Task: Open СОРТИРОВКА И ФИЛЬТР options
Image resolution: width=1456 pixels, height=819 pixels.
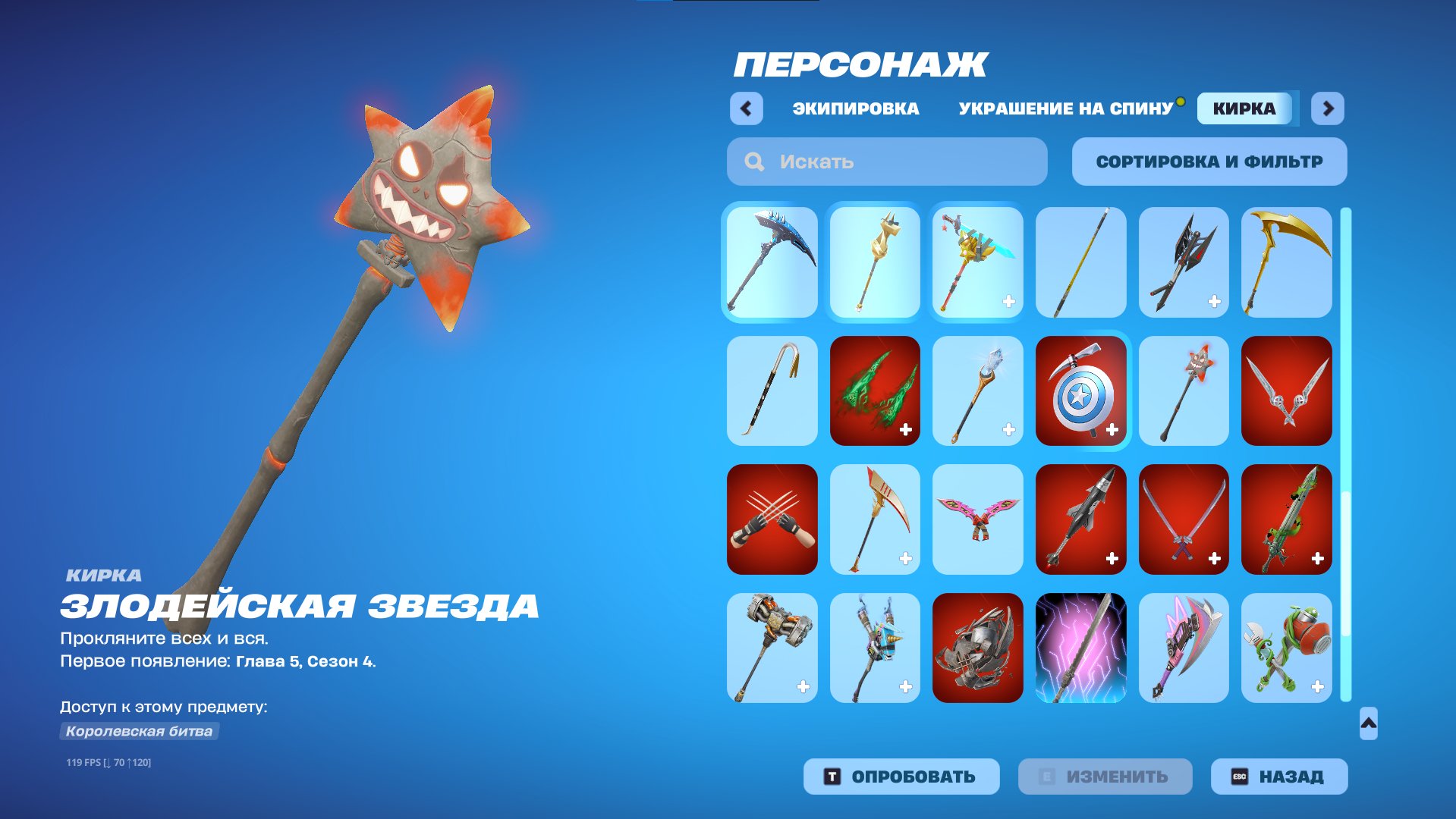Action: coord(1209,162)
